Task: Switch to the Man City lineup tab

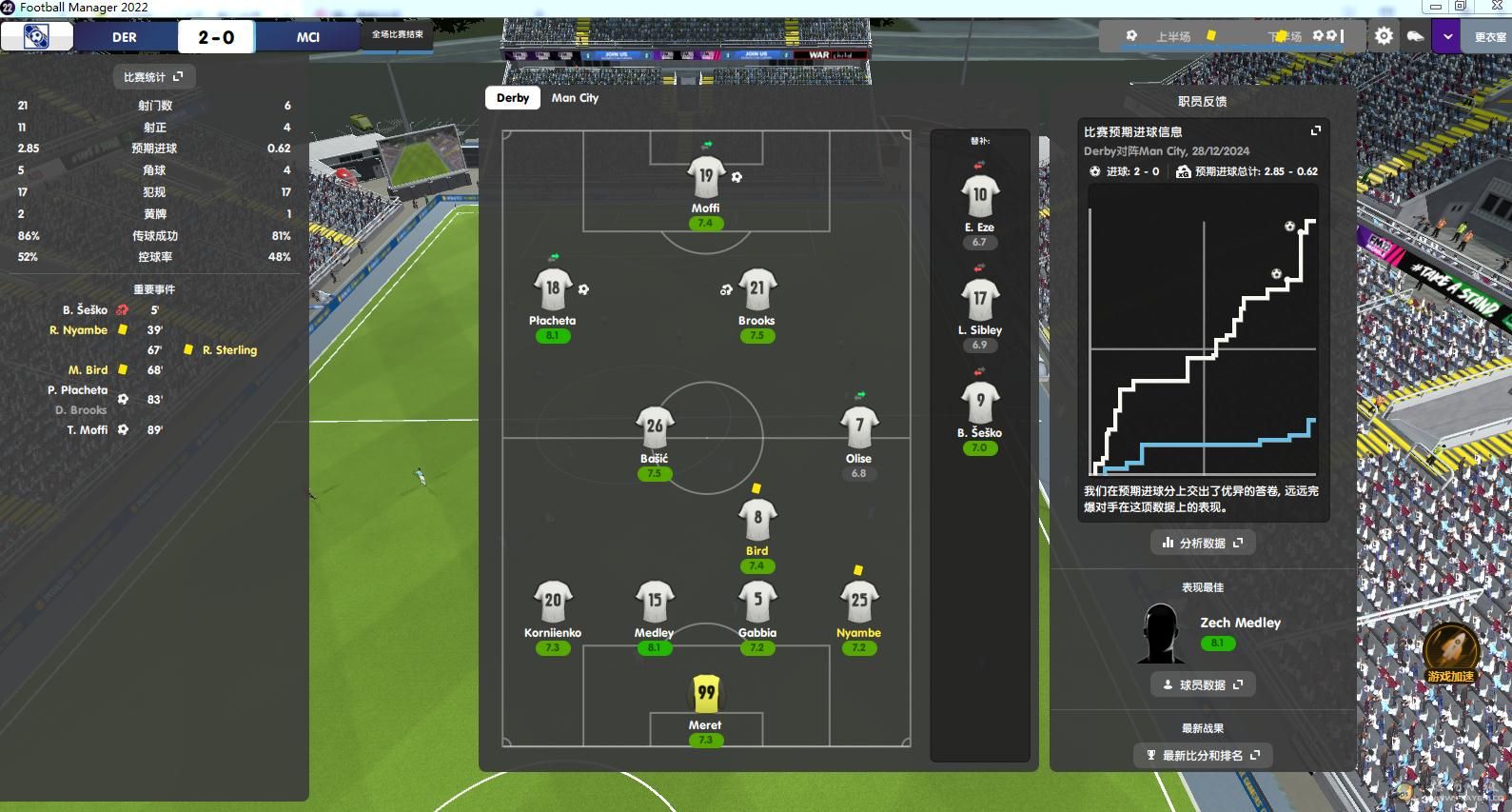Action: click(x=575, y=98)
